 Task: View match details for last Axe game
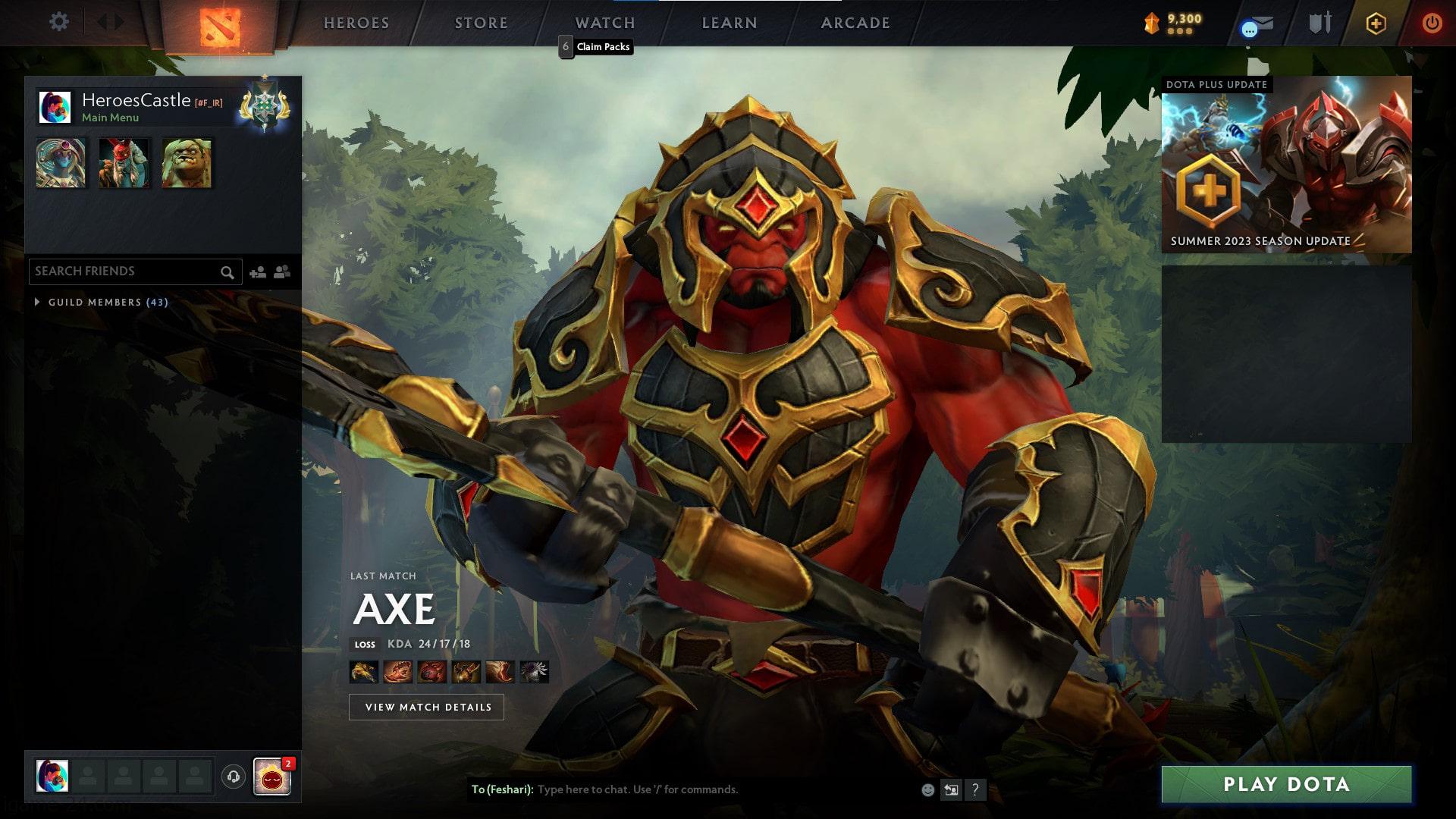coord(426,707)
